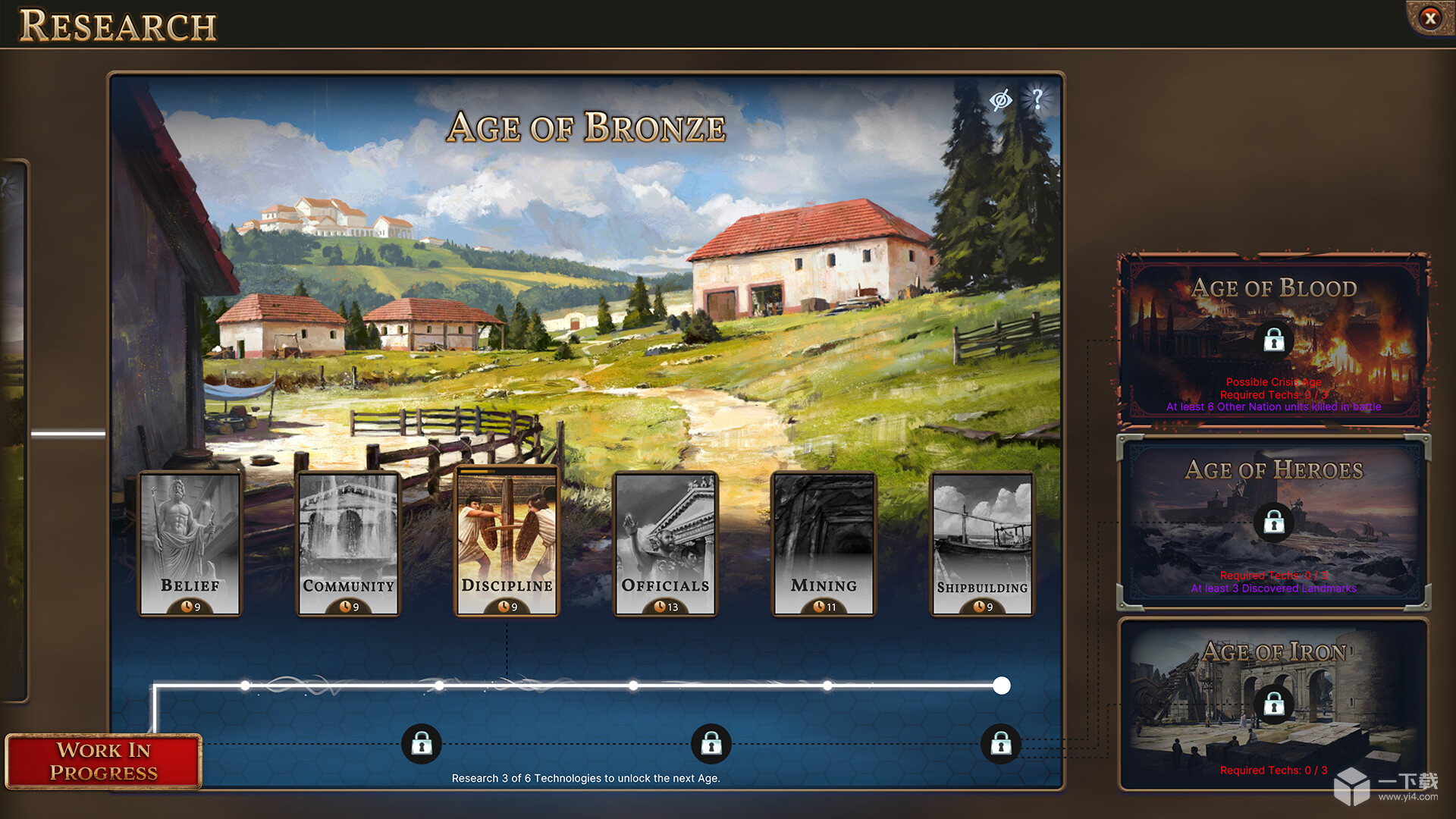Close the Research screen

1430,17
